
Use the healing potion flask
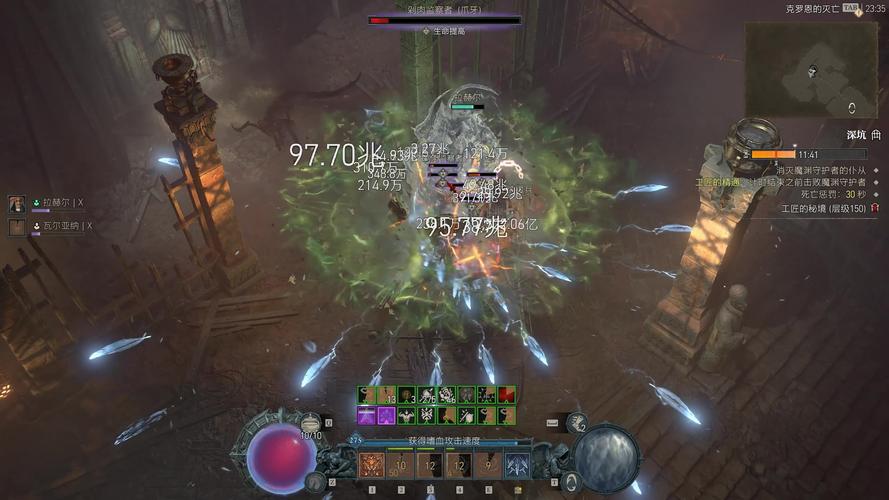311,422
